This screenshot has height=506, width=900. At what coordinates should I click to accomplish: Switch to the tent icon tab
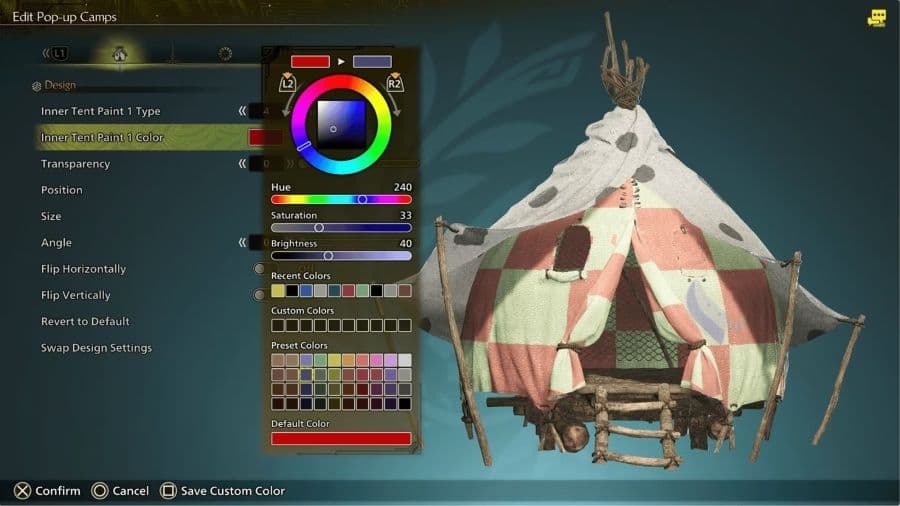point(120,53)
